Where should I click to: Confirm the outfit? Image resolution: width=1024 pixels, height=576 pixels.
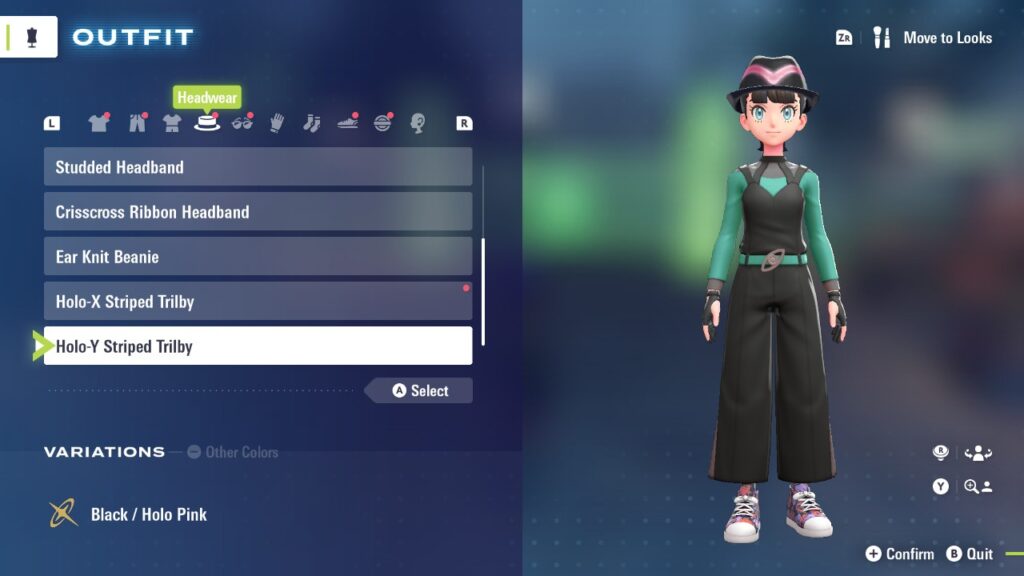coord(900,554)
